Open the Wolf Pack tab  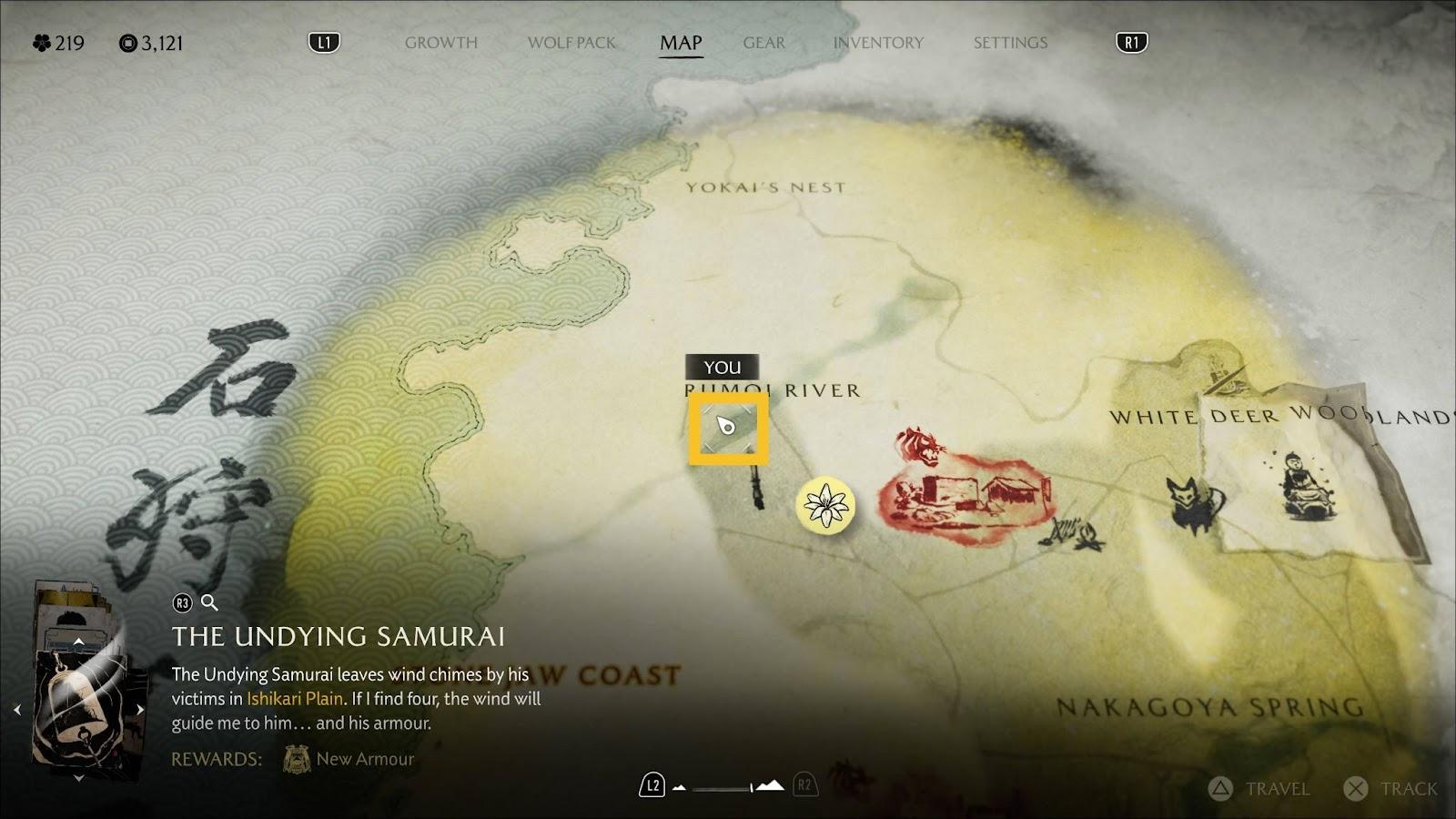tap(571, 43)
